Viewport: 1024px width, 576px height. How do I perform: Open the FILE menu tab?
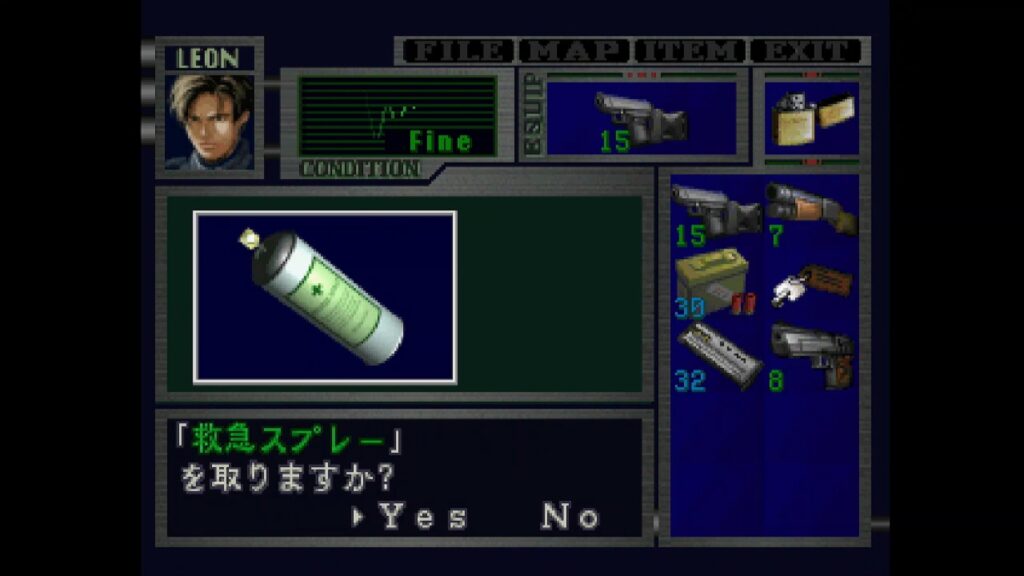point(456,51)
